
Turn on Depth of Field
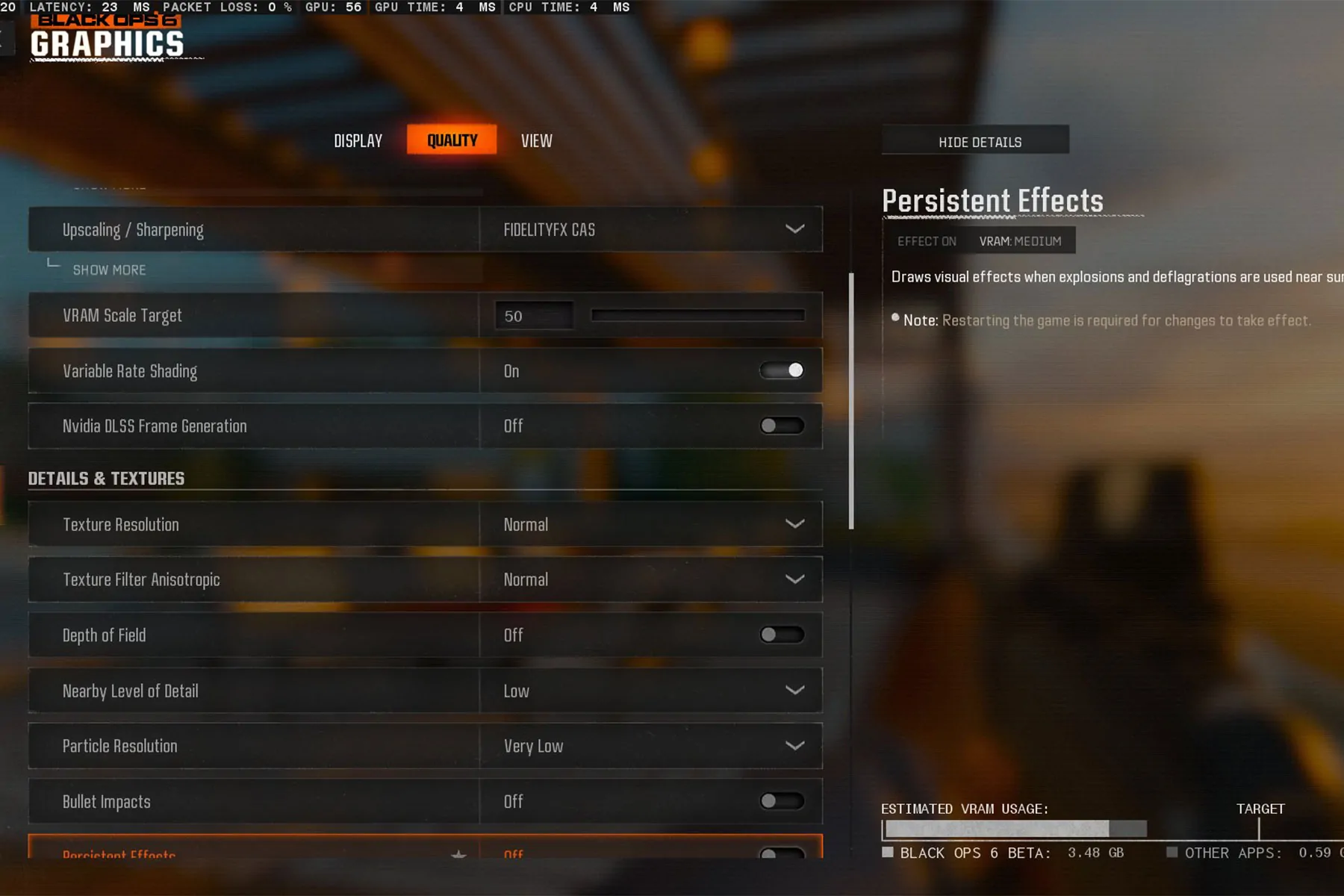(x=781, y=635)
